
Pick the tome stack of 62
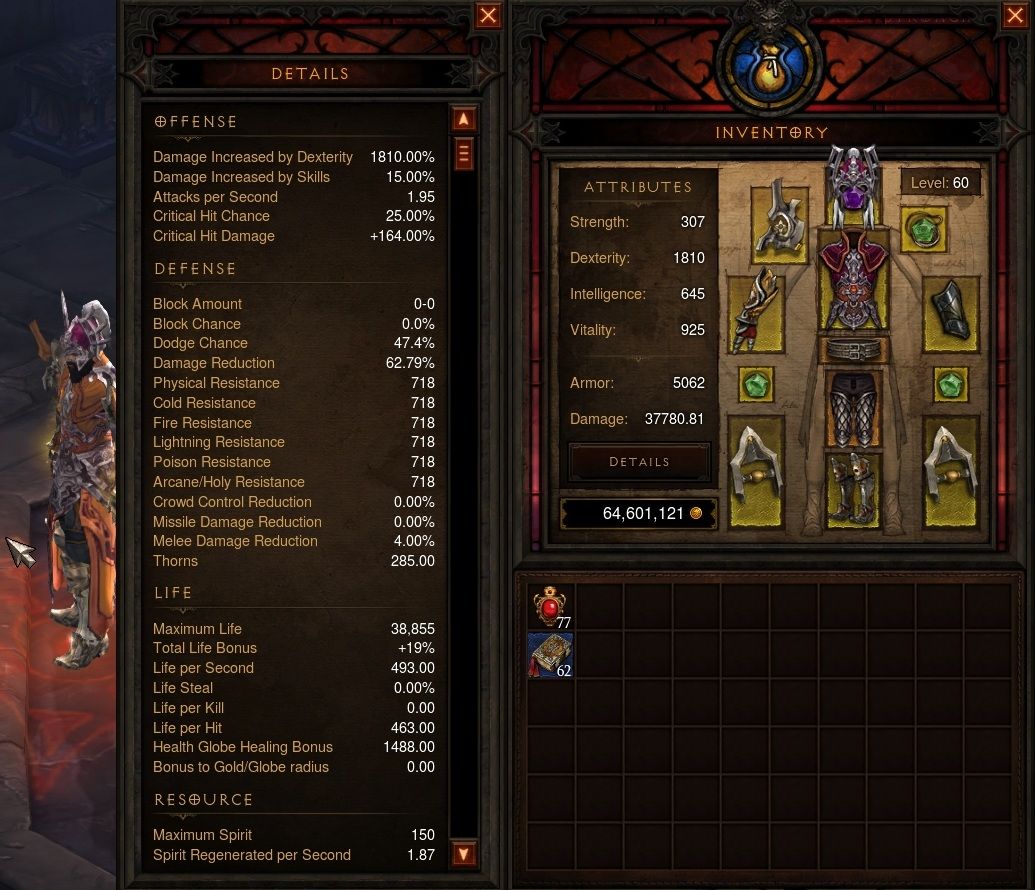tap(550, 655)
